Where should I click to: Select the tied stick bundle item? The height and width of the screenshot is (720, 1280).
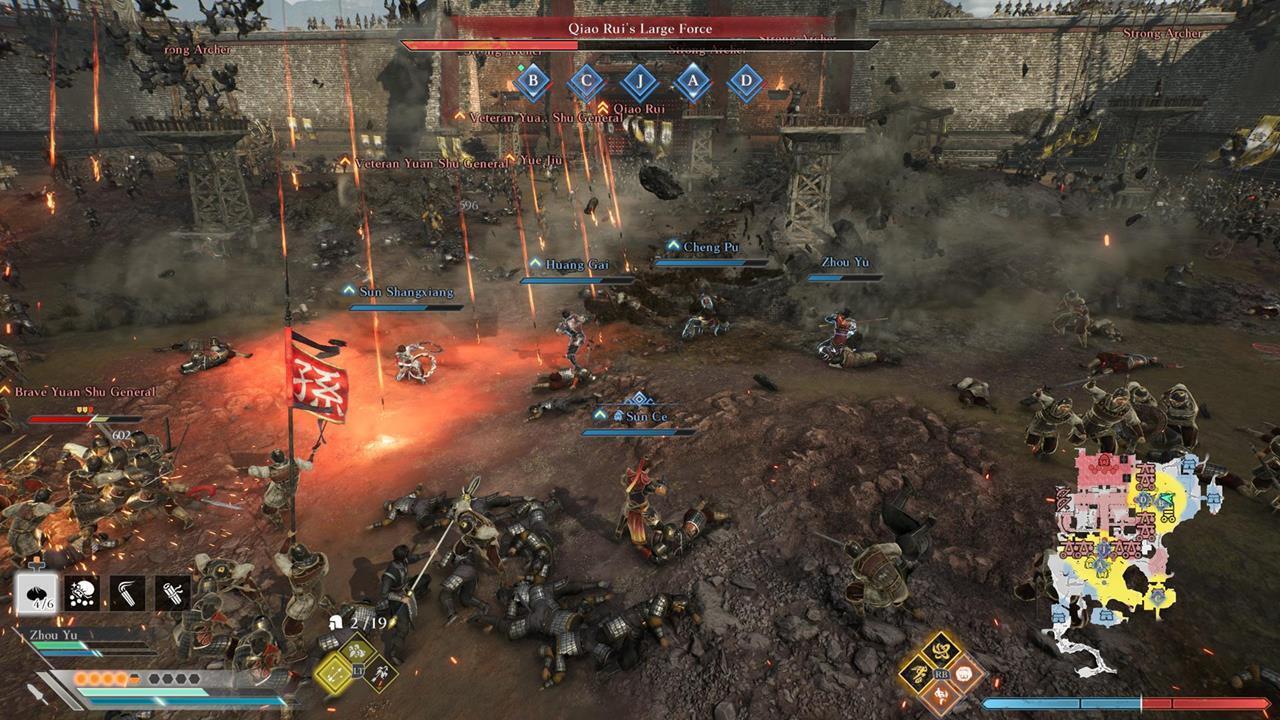click(x=172, y=593)
